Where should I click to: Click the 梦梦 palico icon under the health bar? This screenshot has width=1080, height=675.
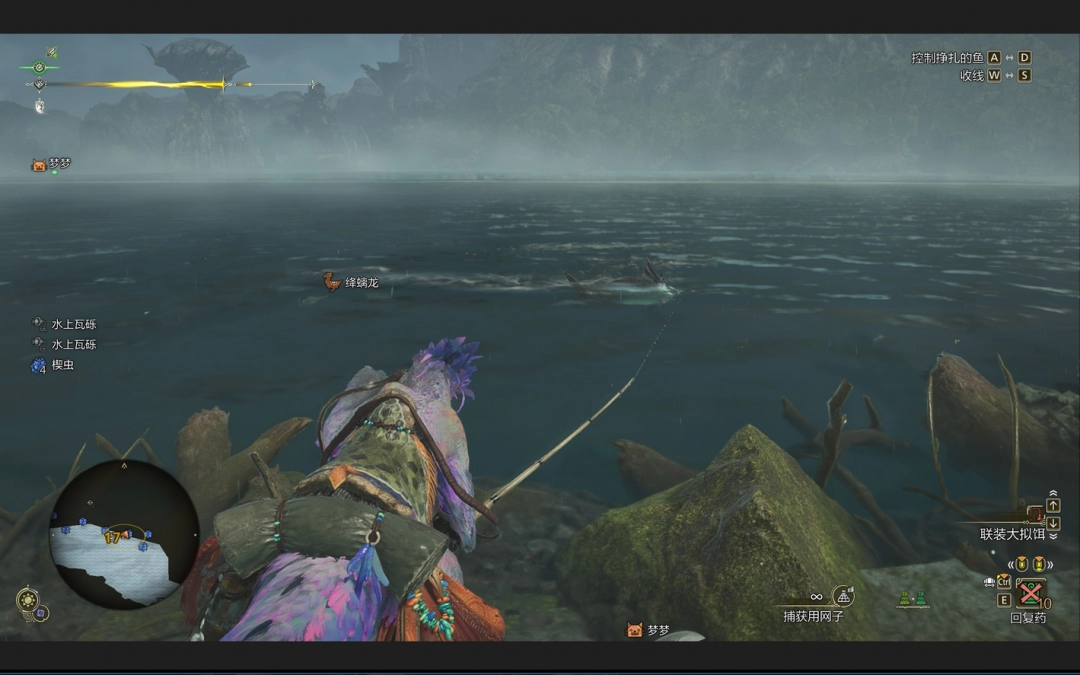pyautogui.click(x=39, y=165)
